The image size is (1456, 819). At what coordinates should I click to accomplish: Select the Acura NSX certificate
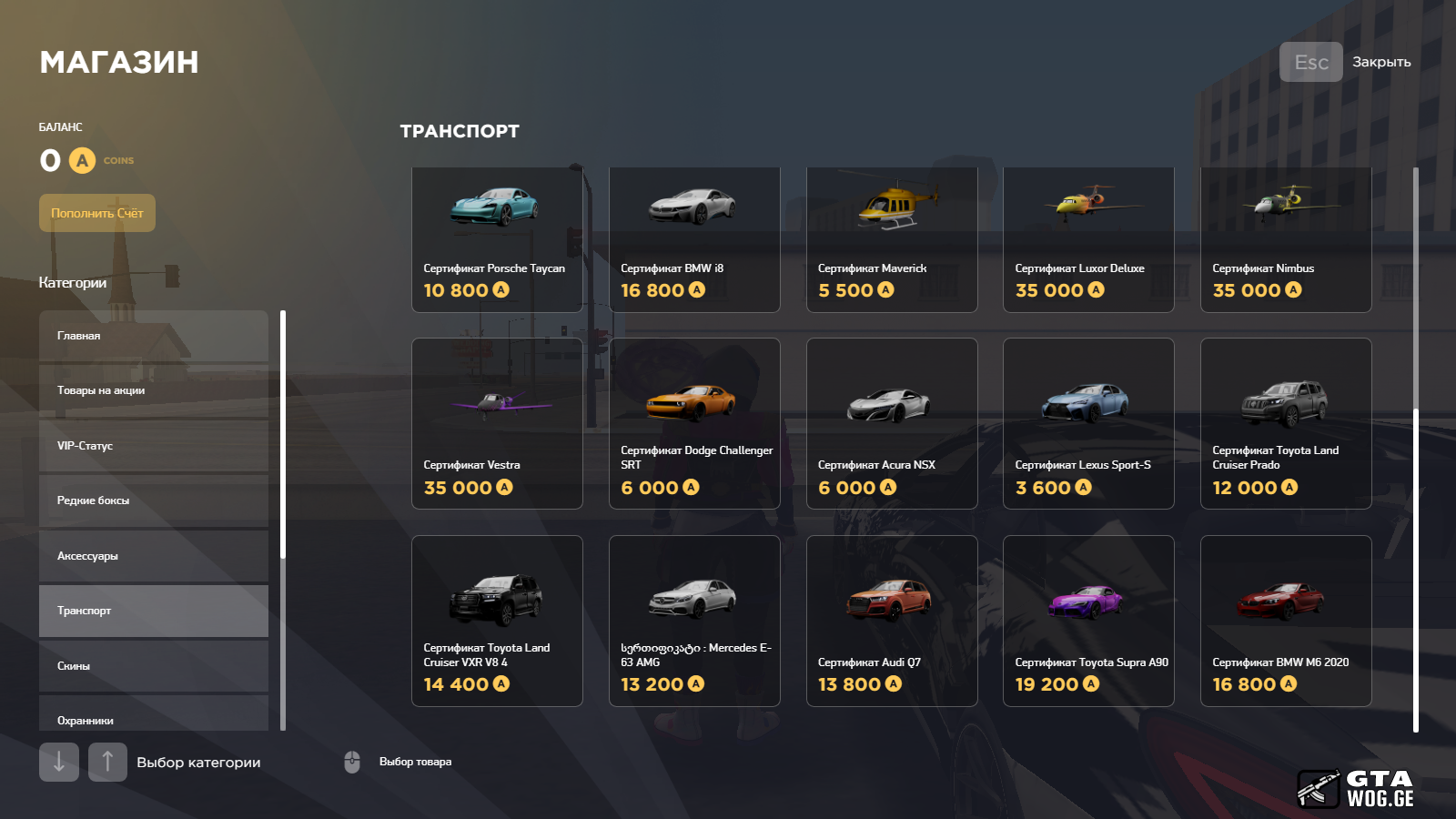pos(892,424)
